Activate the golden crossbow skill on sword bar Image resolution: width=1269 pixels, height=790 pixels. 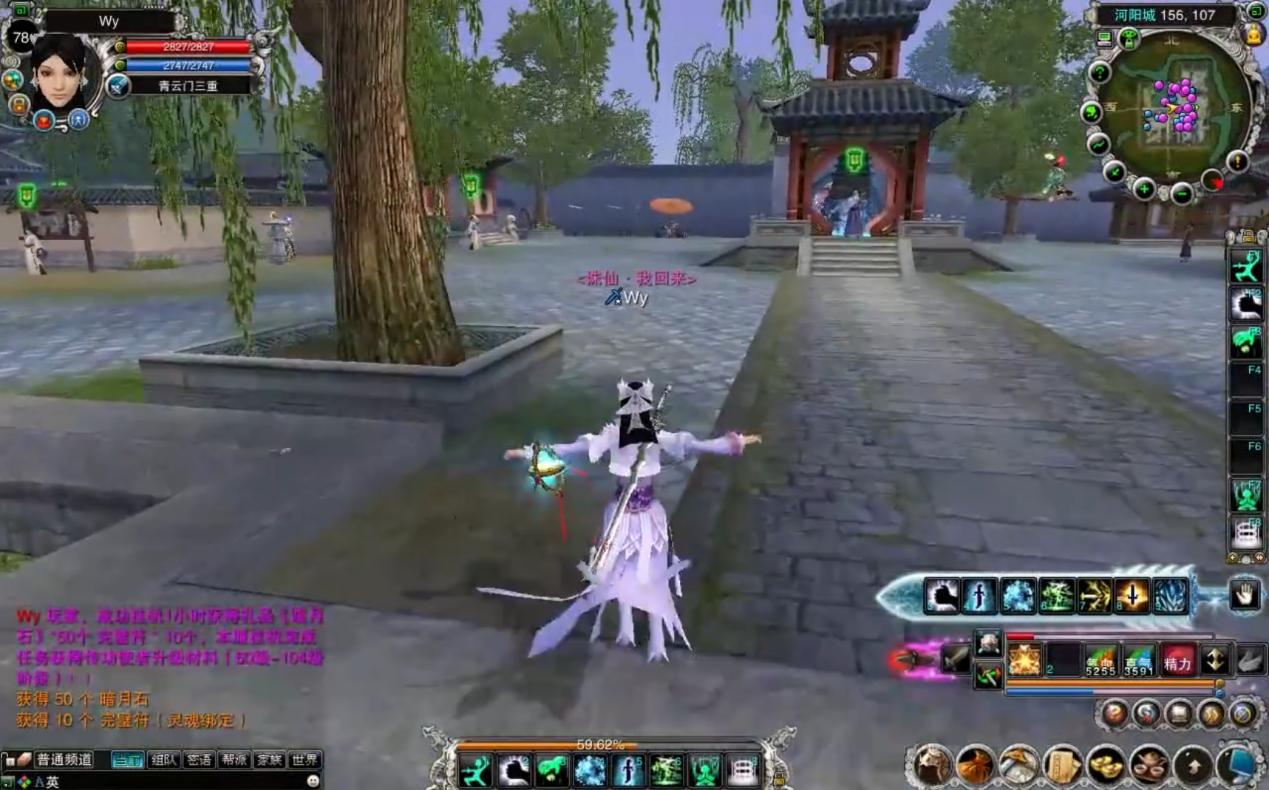pos(1094,596)
